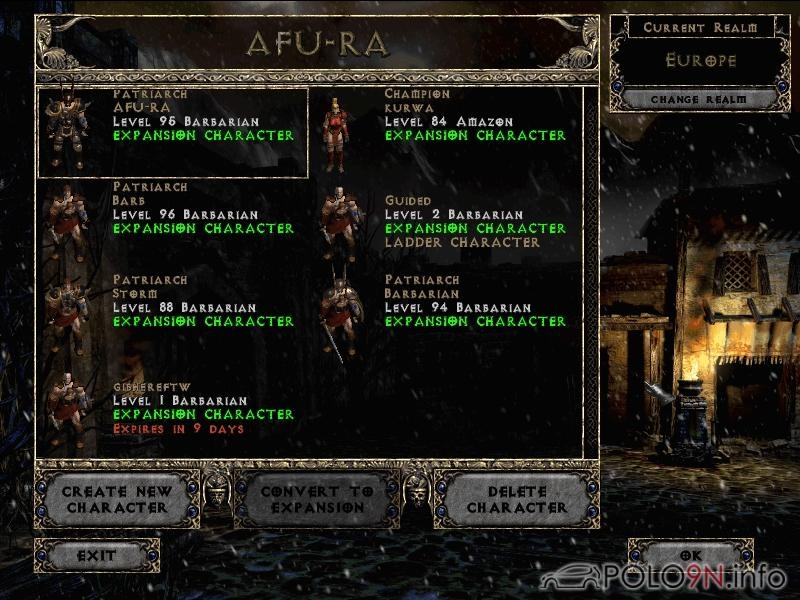Click the Delete Character button
Viewport: 800px width, 600px height.
tap(517, 499)
